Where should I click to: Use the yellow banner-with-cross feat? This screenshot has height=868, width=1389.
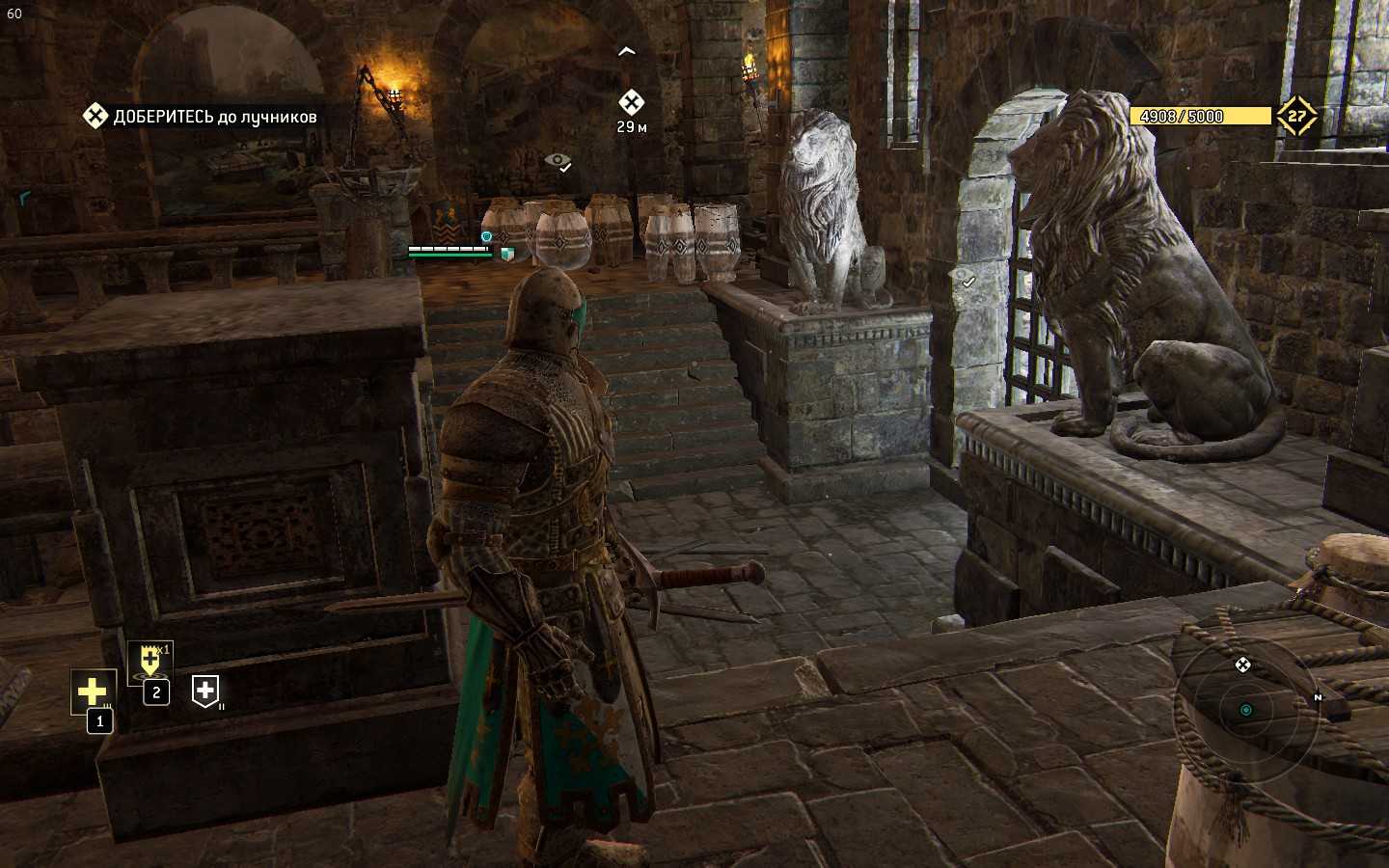(x=150, y=661)
